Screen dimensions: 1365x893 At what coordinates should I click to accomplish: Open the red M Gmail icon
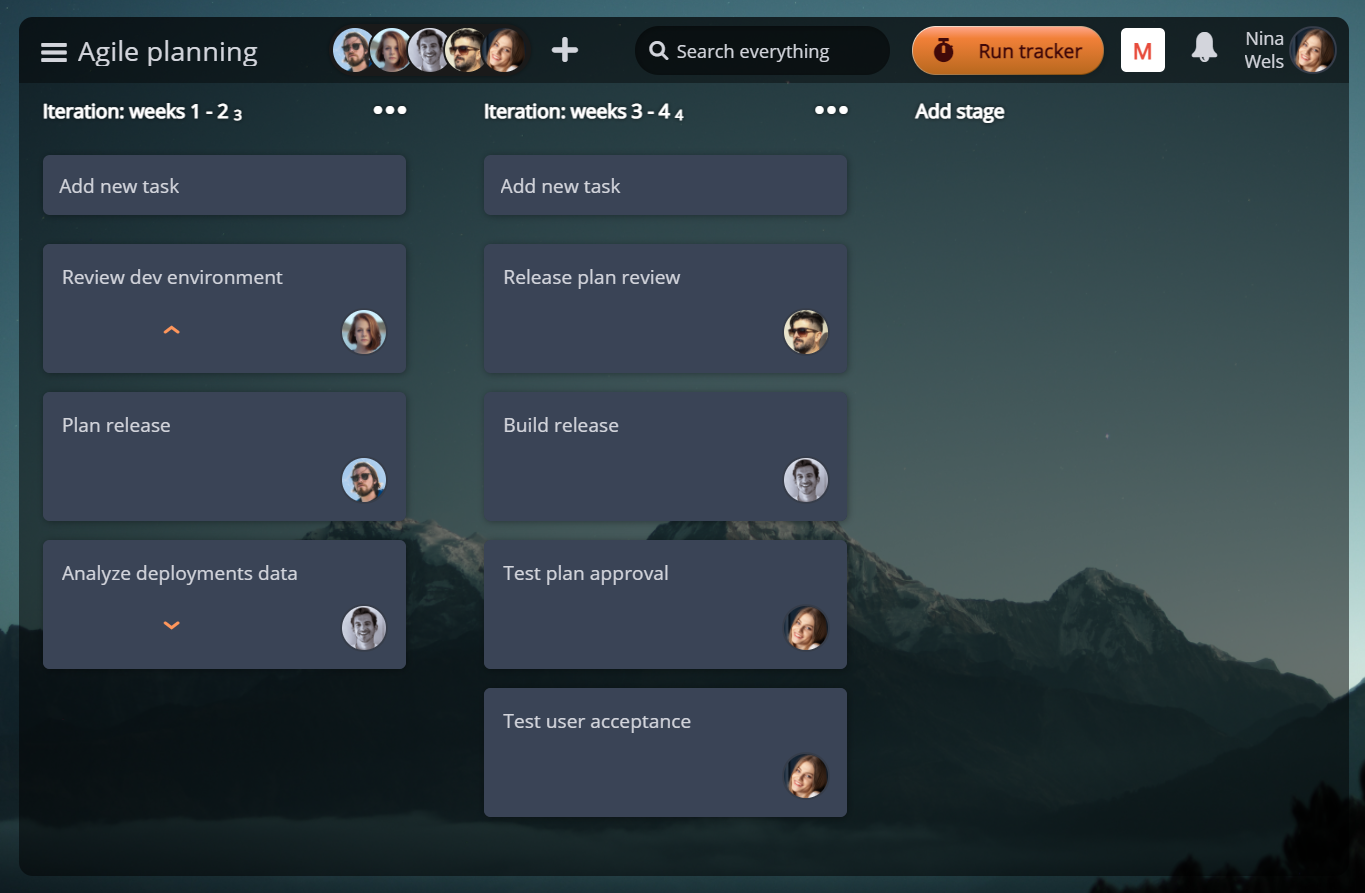(1142, 51)
